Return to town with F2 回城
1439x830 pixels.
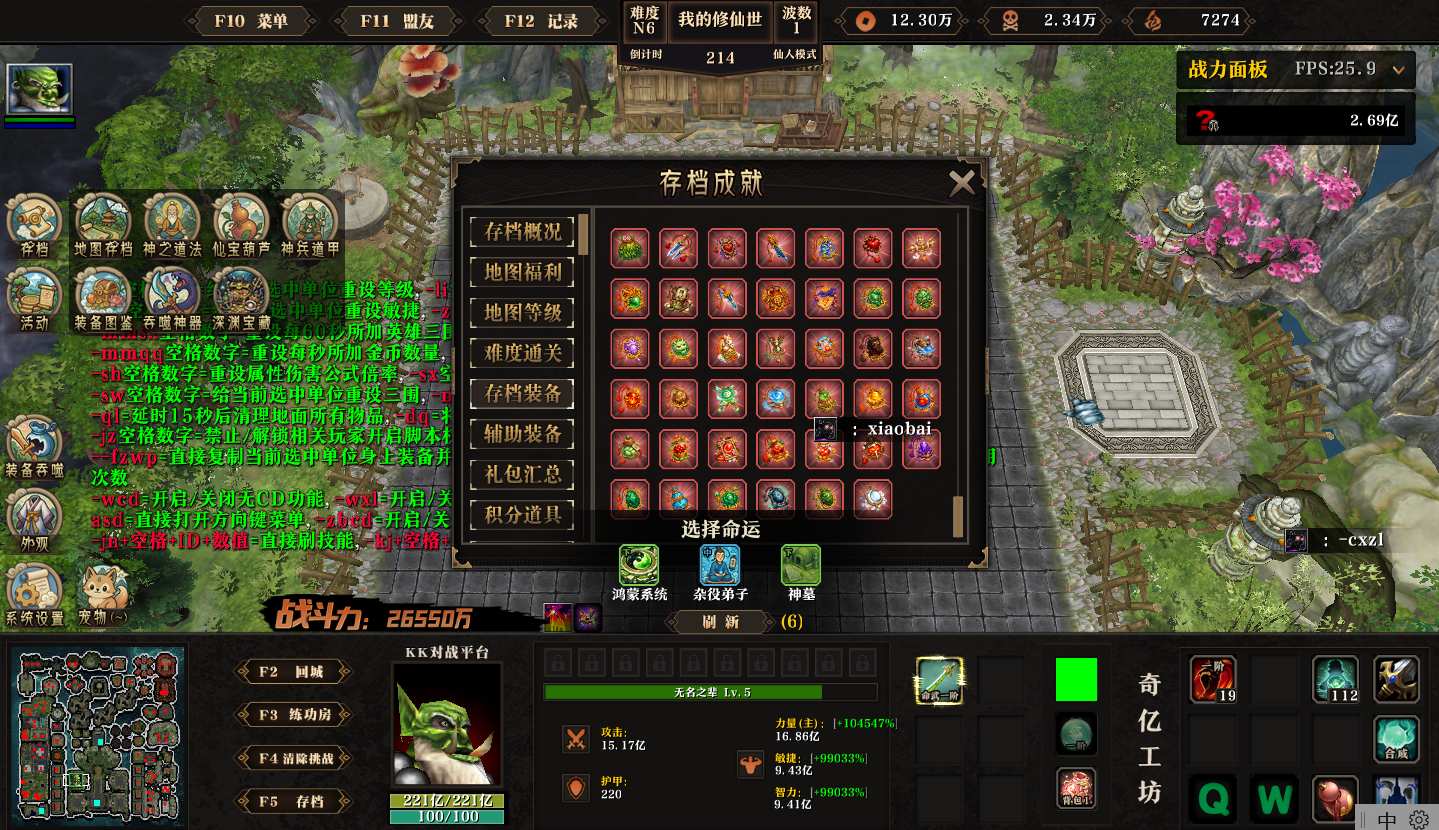click(292, 672)
